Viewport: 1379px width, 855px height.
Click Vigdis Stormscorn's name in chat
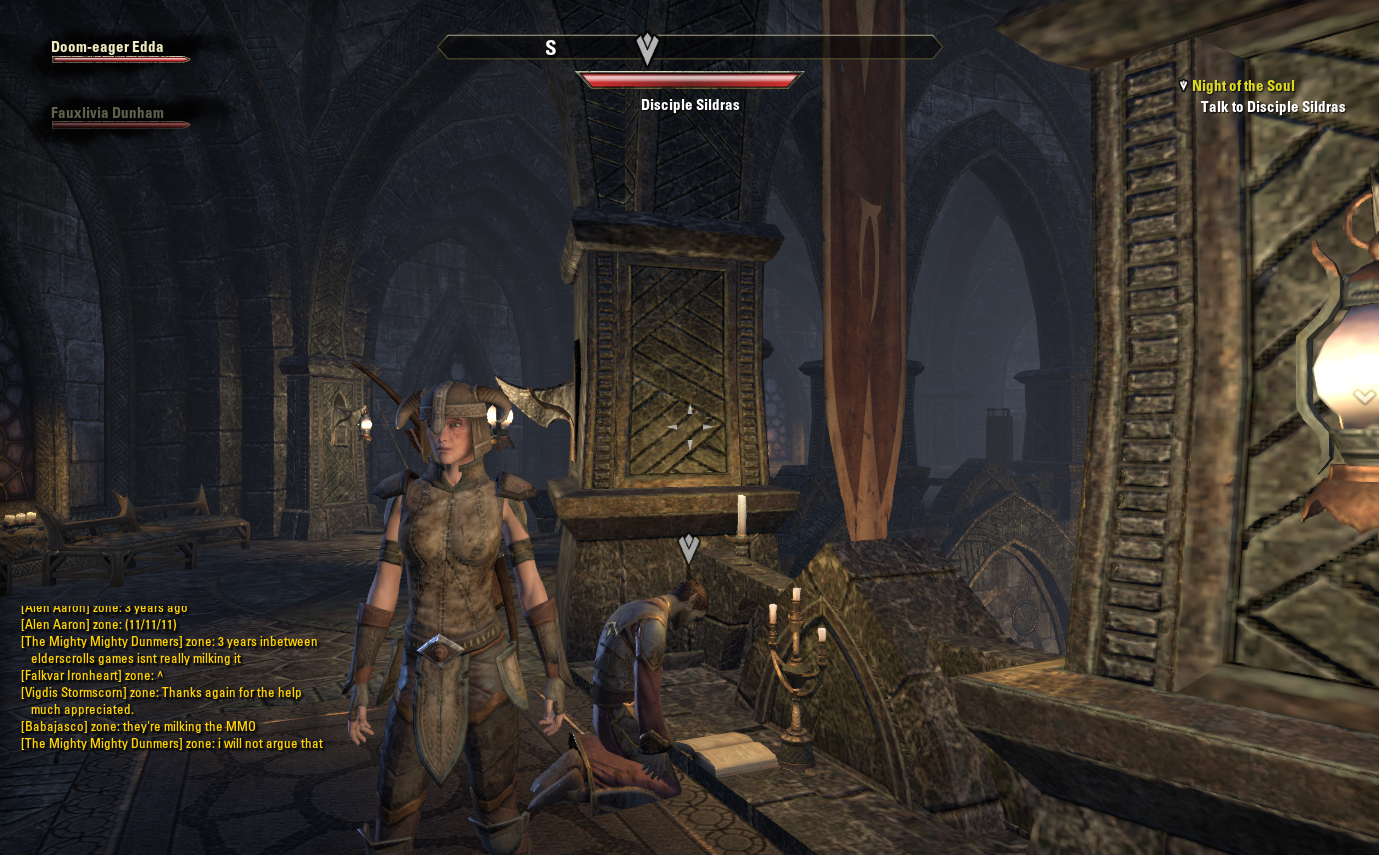pos(73,693)
